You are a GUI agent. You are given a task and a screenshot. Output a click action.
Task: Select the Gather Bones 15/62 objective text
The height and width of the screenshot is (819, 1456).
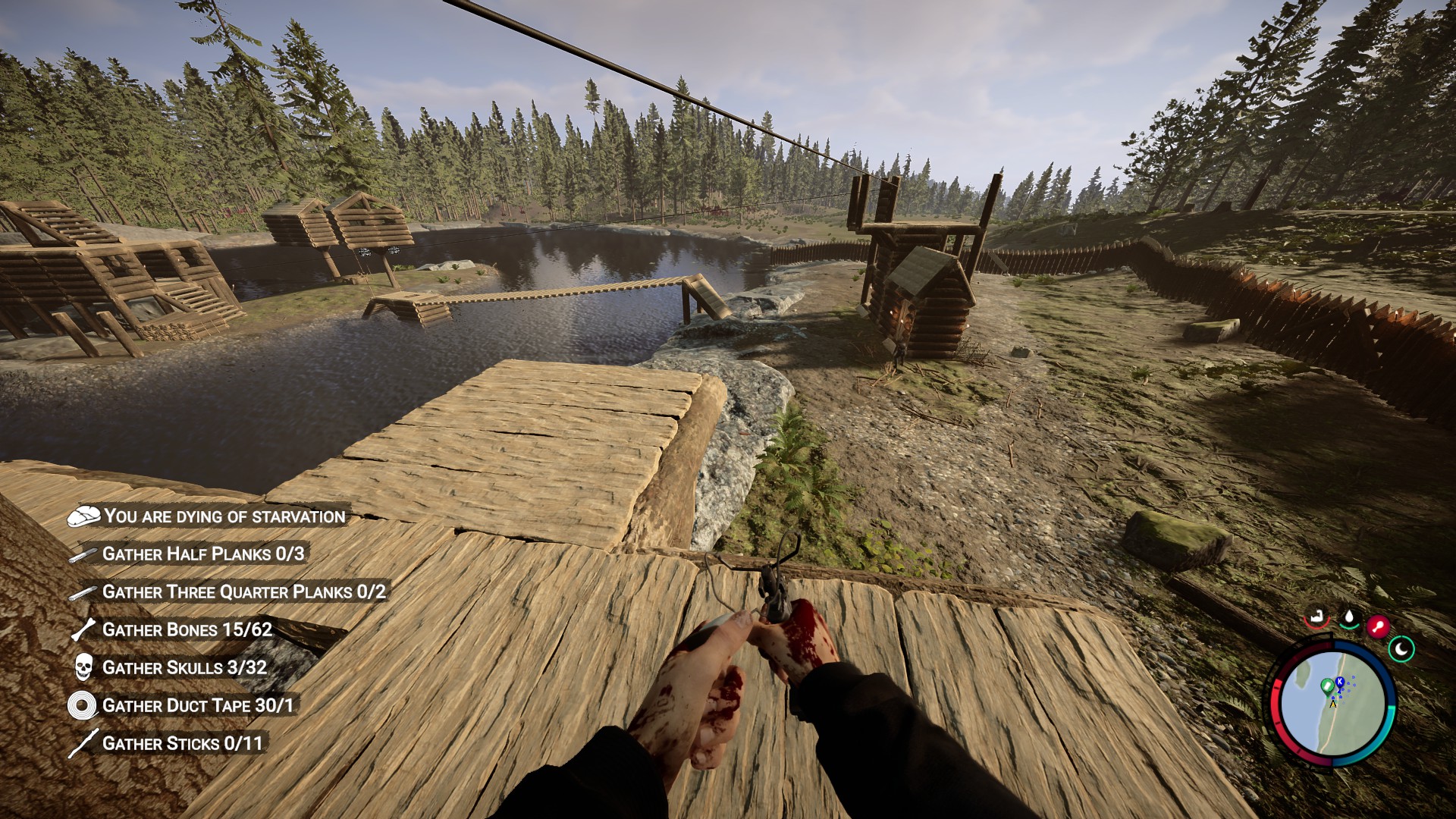coord(188,629)
